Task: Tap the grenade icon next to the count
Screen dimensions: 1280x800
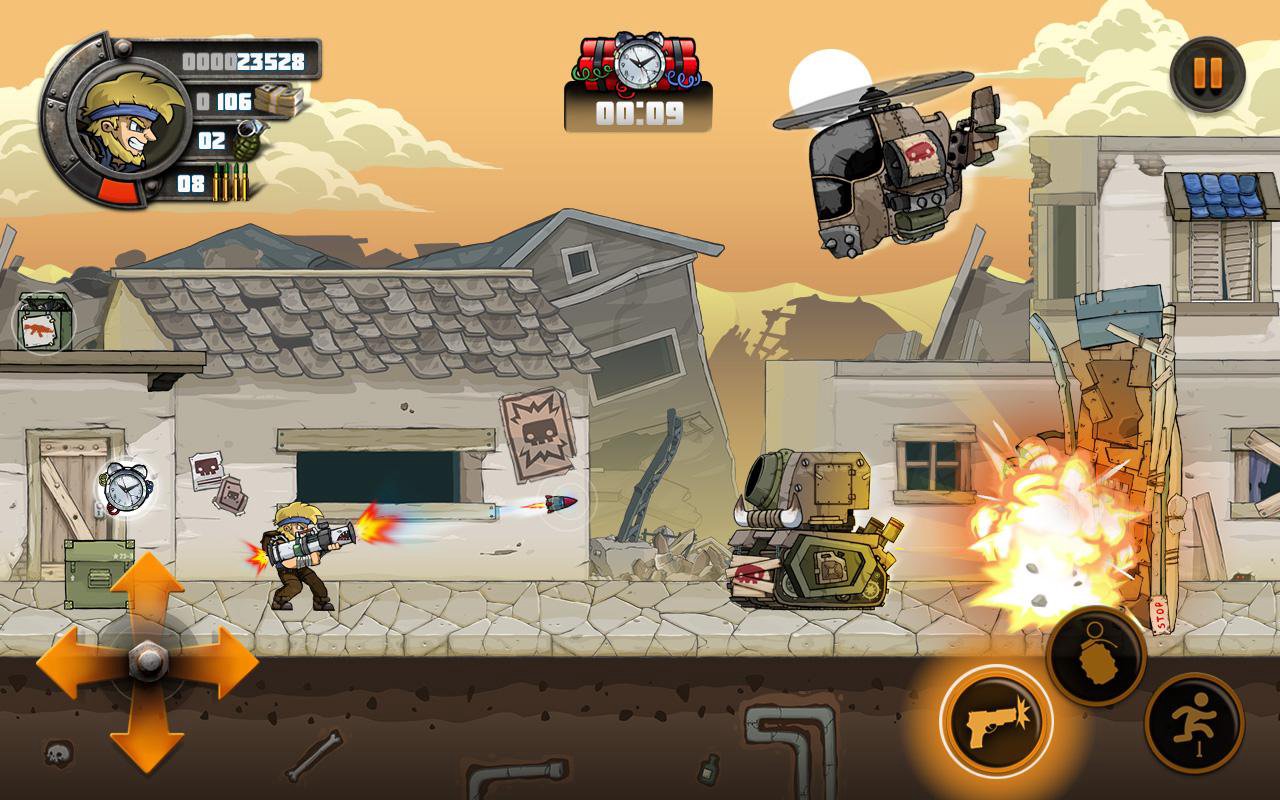Action: click(x=247, y=140)
